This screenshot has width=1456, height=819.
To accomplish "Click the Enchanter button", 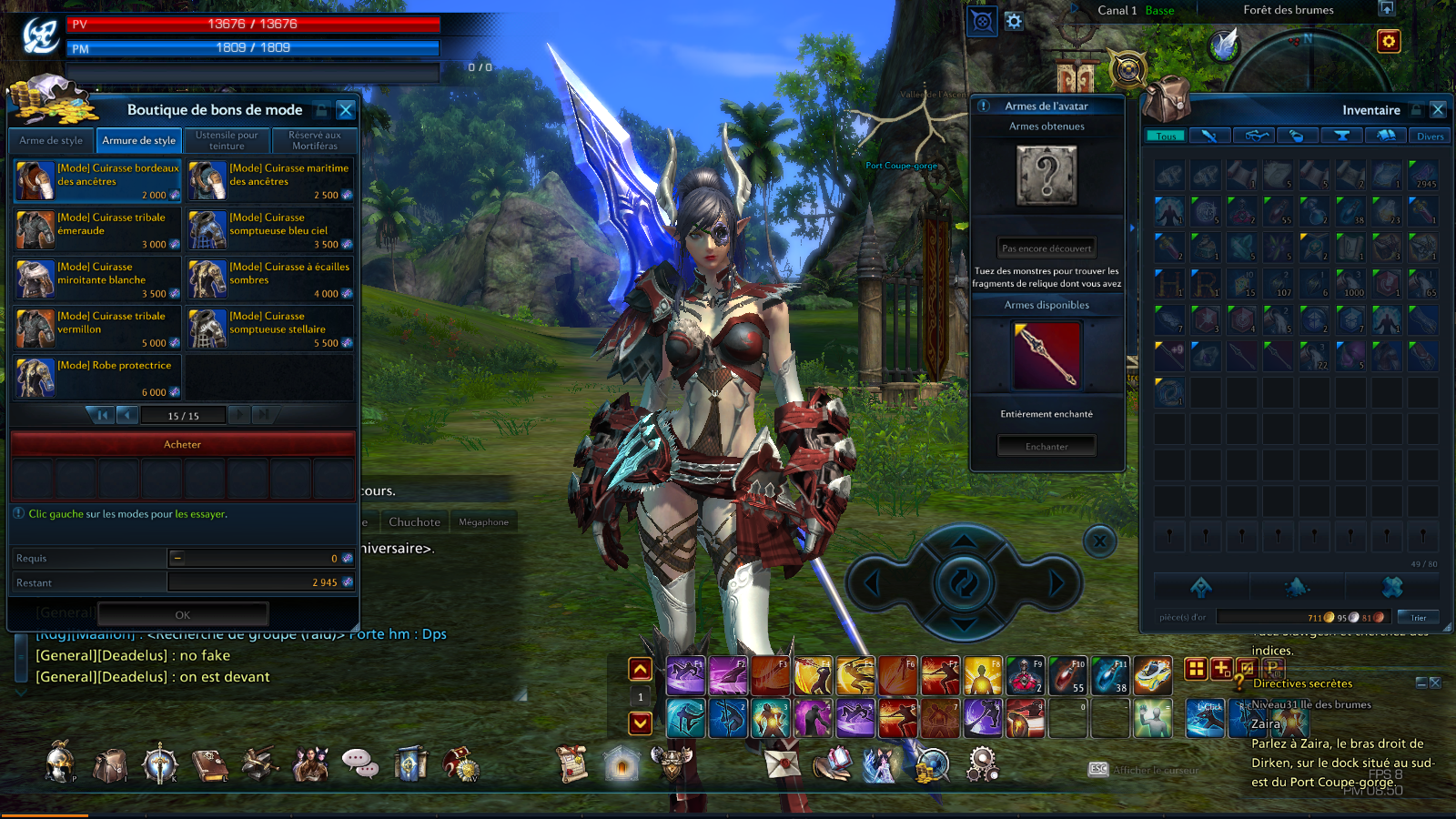I will 1046,446.
